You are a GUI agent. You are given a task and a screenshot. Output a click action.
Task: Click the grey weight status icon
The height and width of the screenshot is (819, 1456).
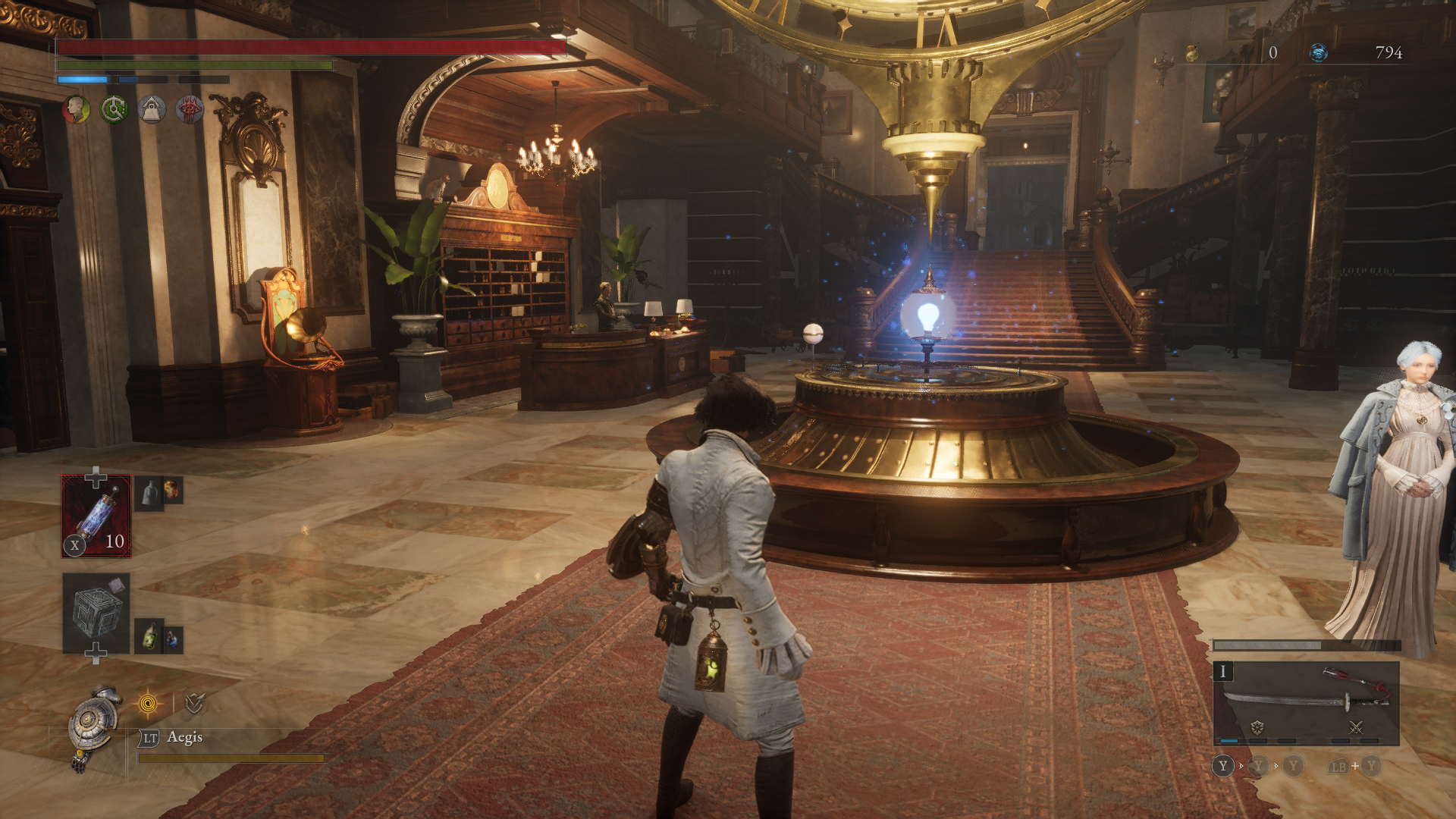152,110
